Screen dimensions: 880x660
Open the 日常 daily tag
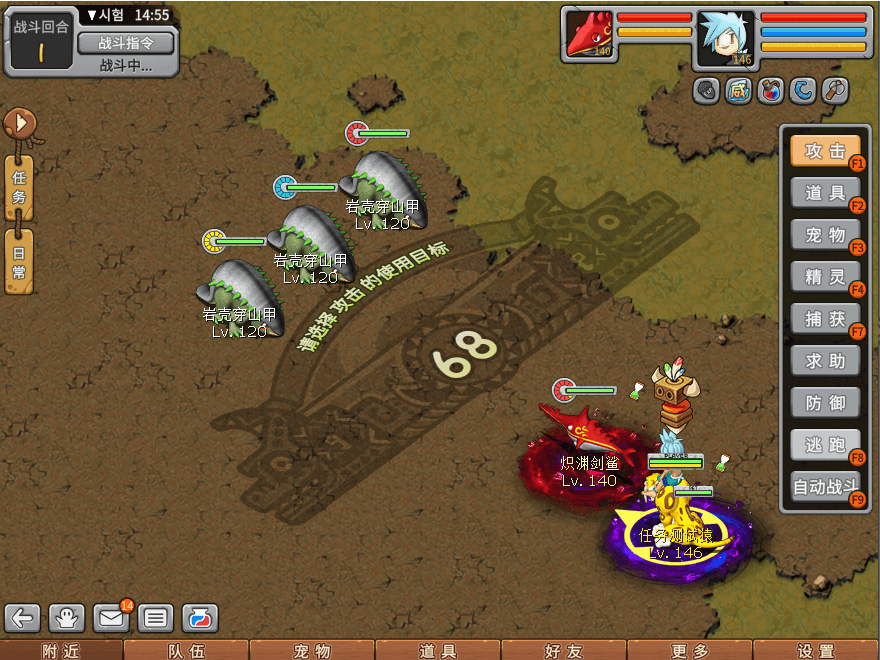[19, 260]
